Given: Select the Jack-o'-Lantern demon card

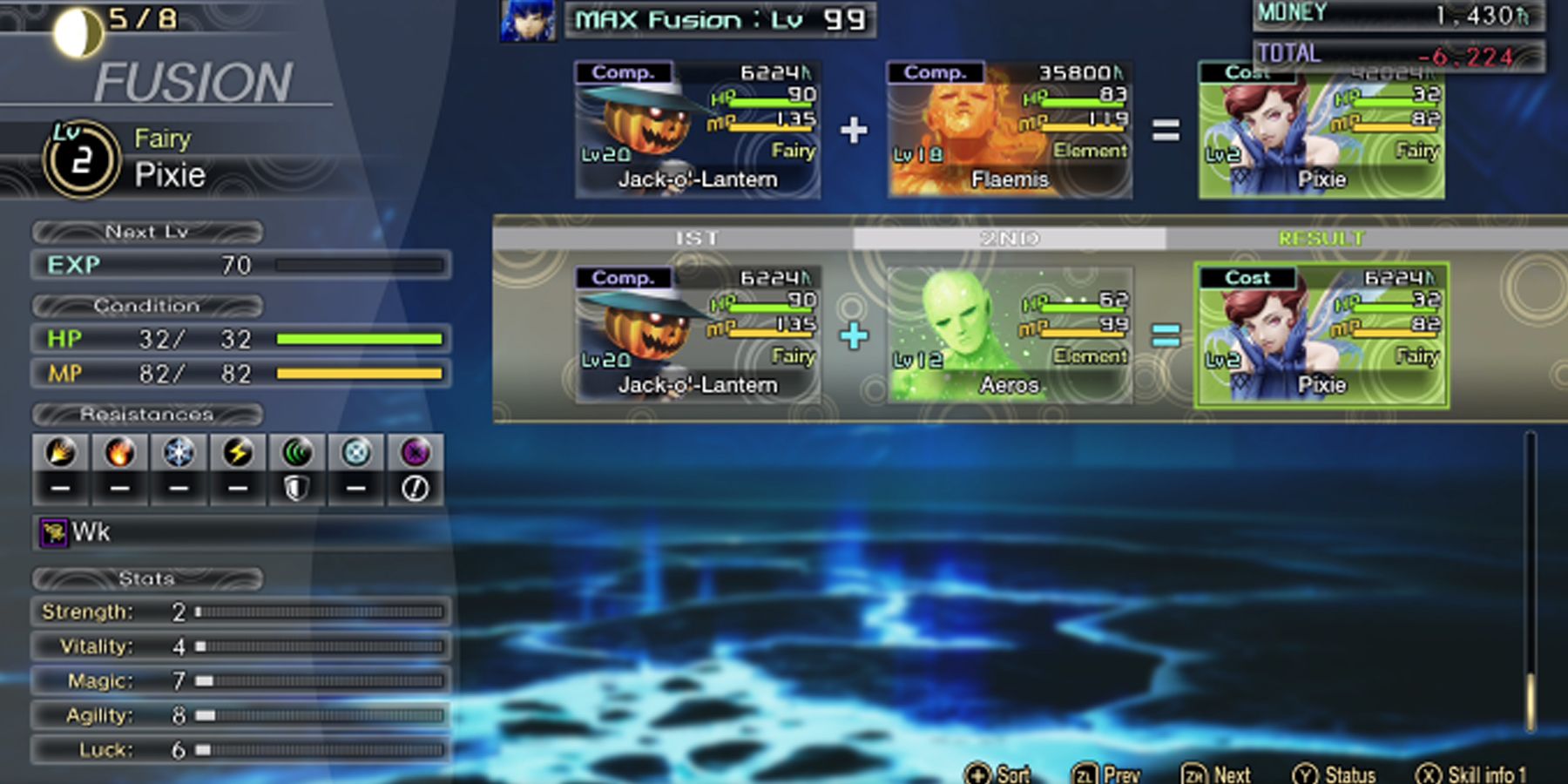Looking at the screenshot, I should tap(697, 331).
